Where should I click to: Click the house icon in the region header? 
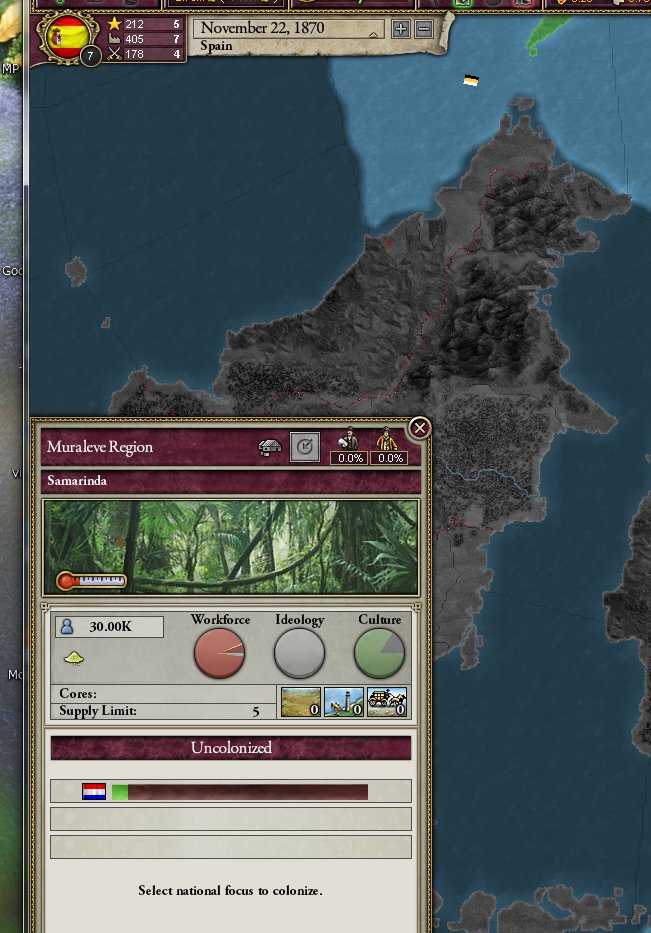point(270,447)
